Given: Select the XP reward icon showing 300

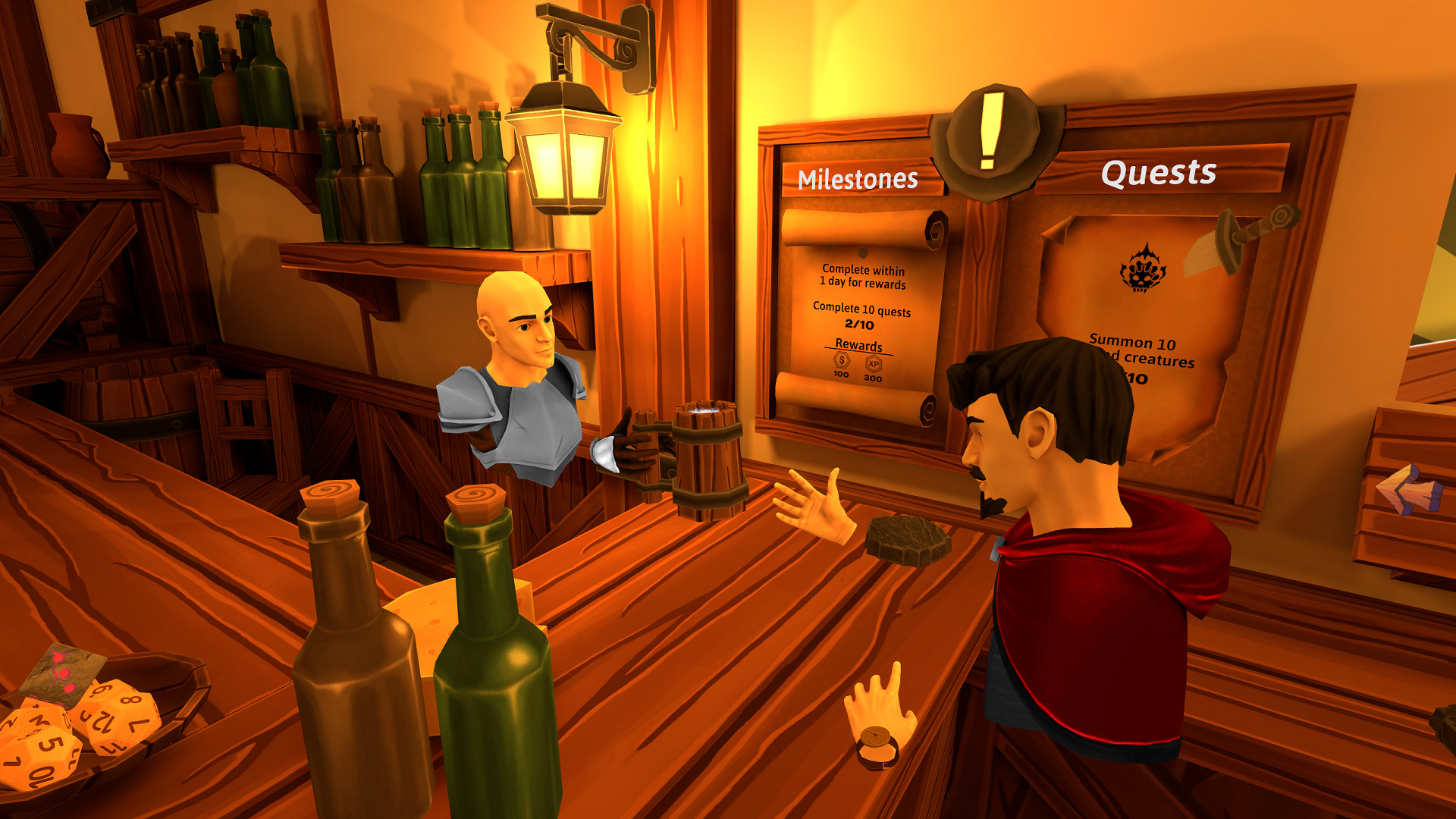Looking at the screenshot, I should point(874,364).
